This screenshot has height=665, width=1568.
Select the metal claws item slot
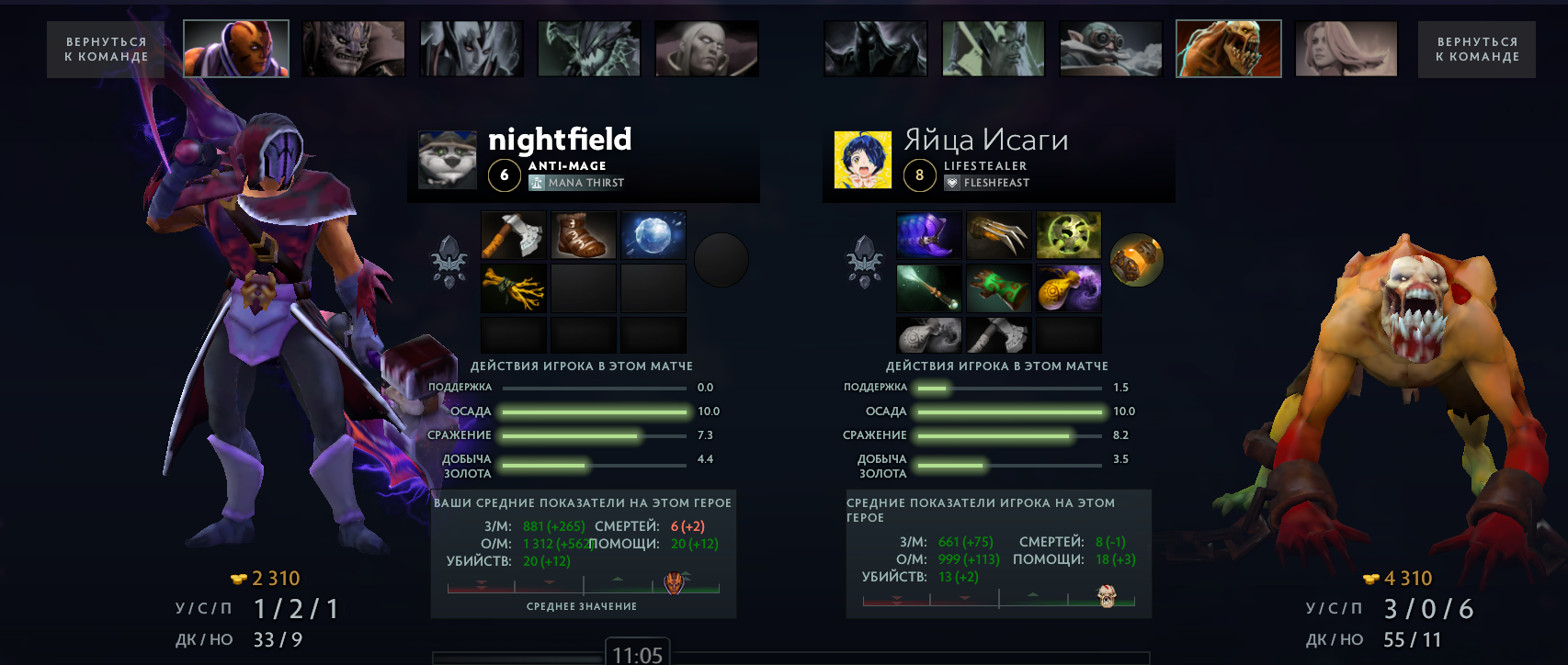coord(999,236)
